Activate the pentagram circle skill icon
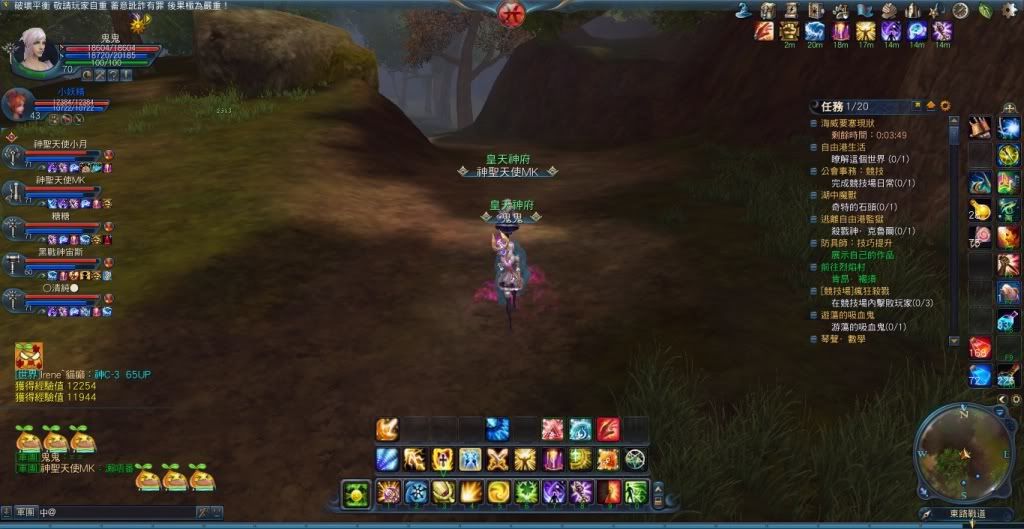1024x529 pixels. coord(635,460)
